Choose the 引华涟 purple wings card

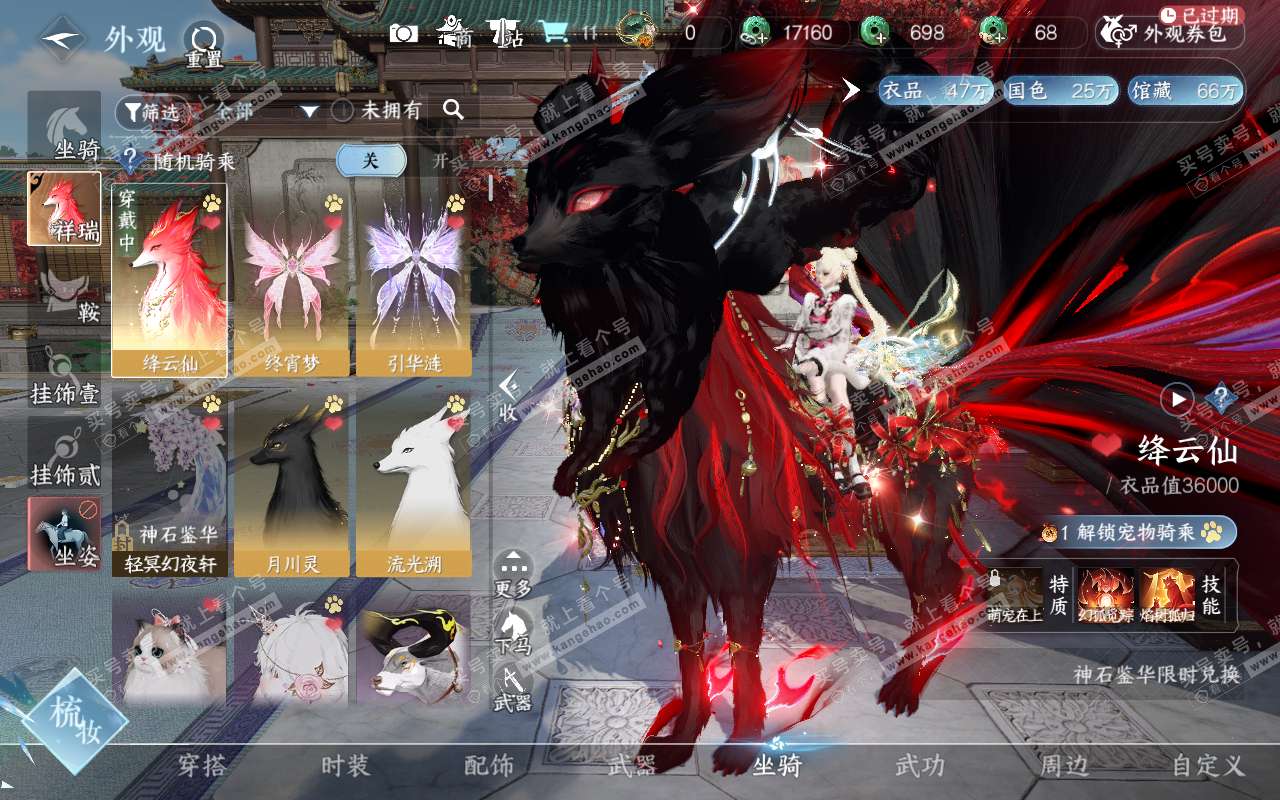[414, 280]
